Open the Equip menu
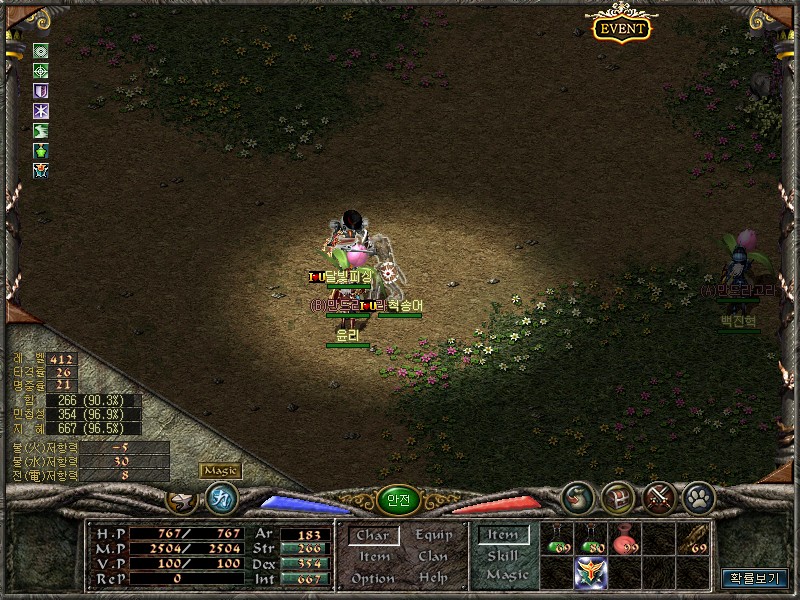Image resolution: width=800 pixels, height=600 pixels. tap(433, 536)
